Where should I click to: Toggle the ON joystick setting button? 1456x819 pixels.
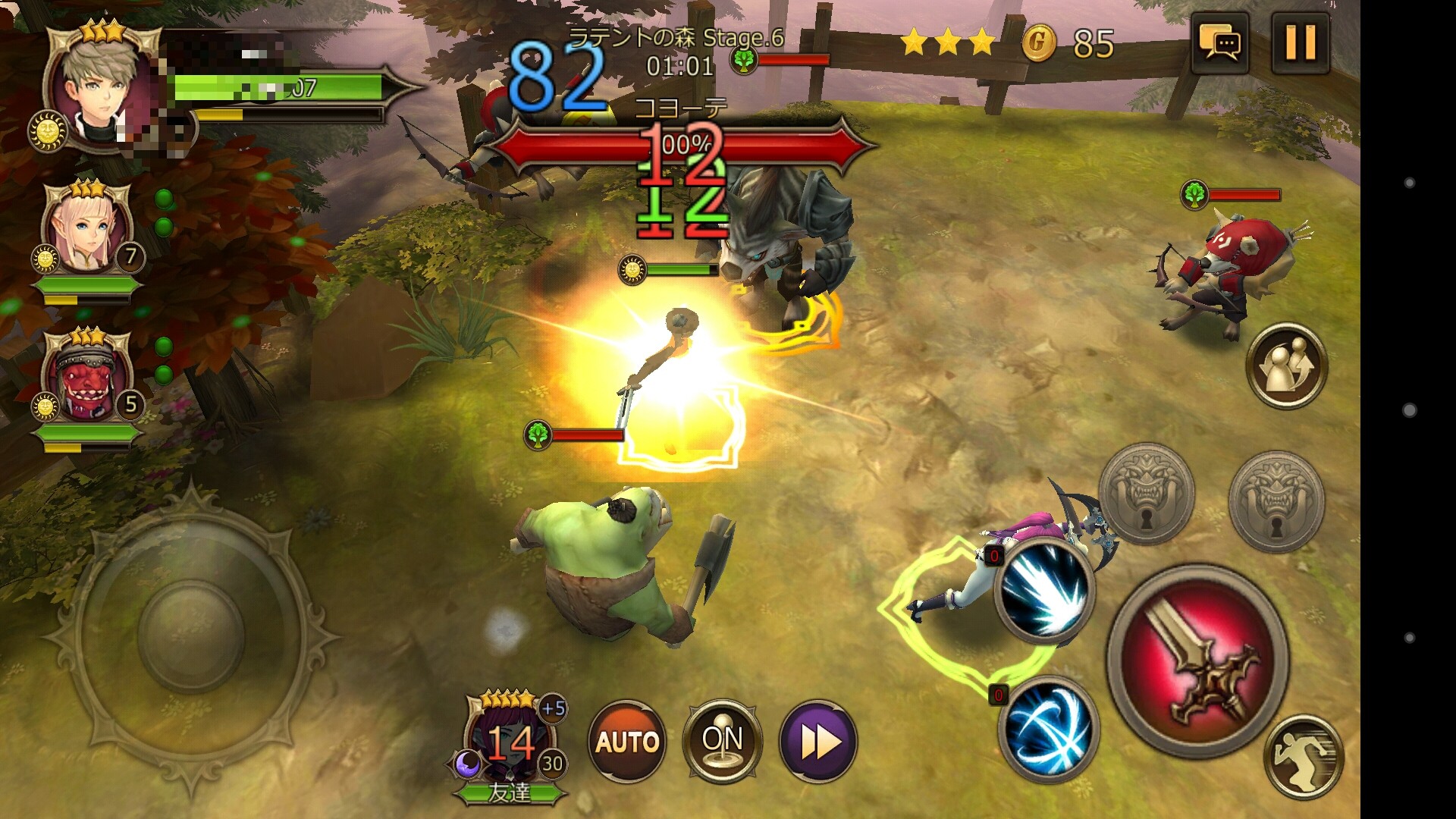tap(722, 741)
